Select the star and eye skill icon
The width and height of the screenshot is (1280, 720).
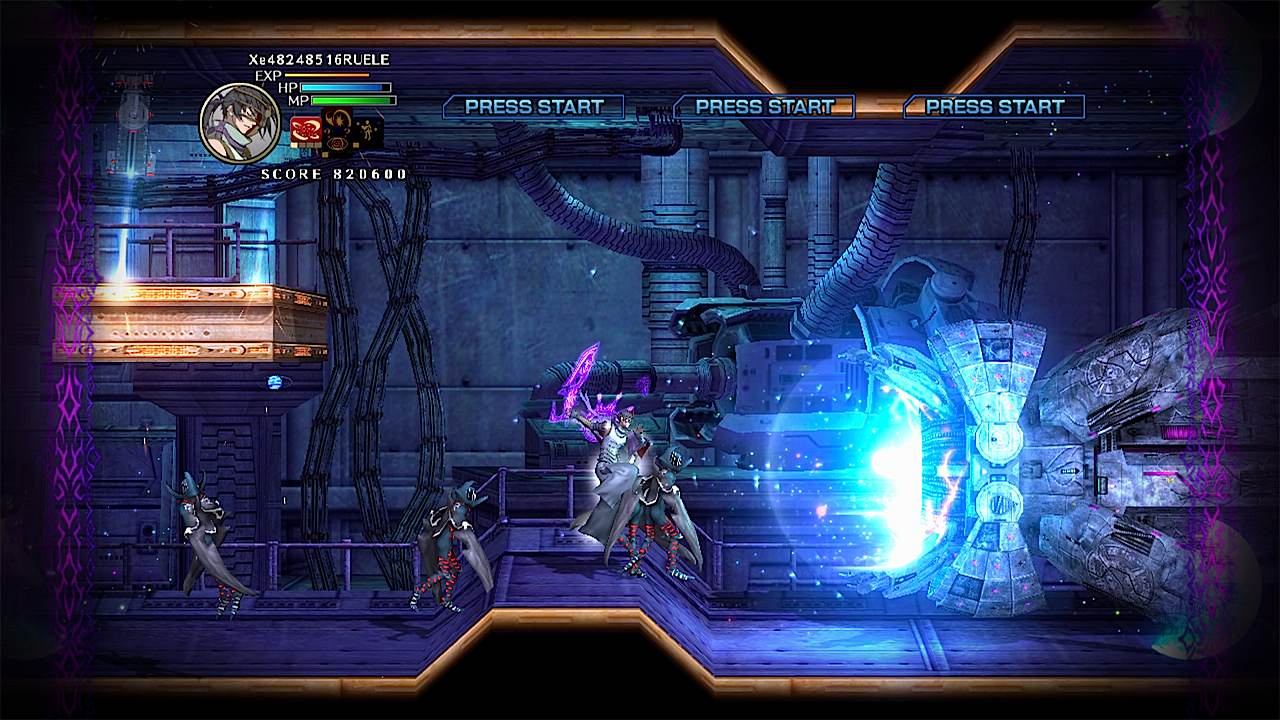(338, 130)
